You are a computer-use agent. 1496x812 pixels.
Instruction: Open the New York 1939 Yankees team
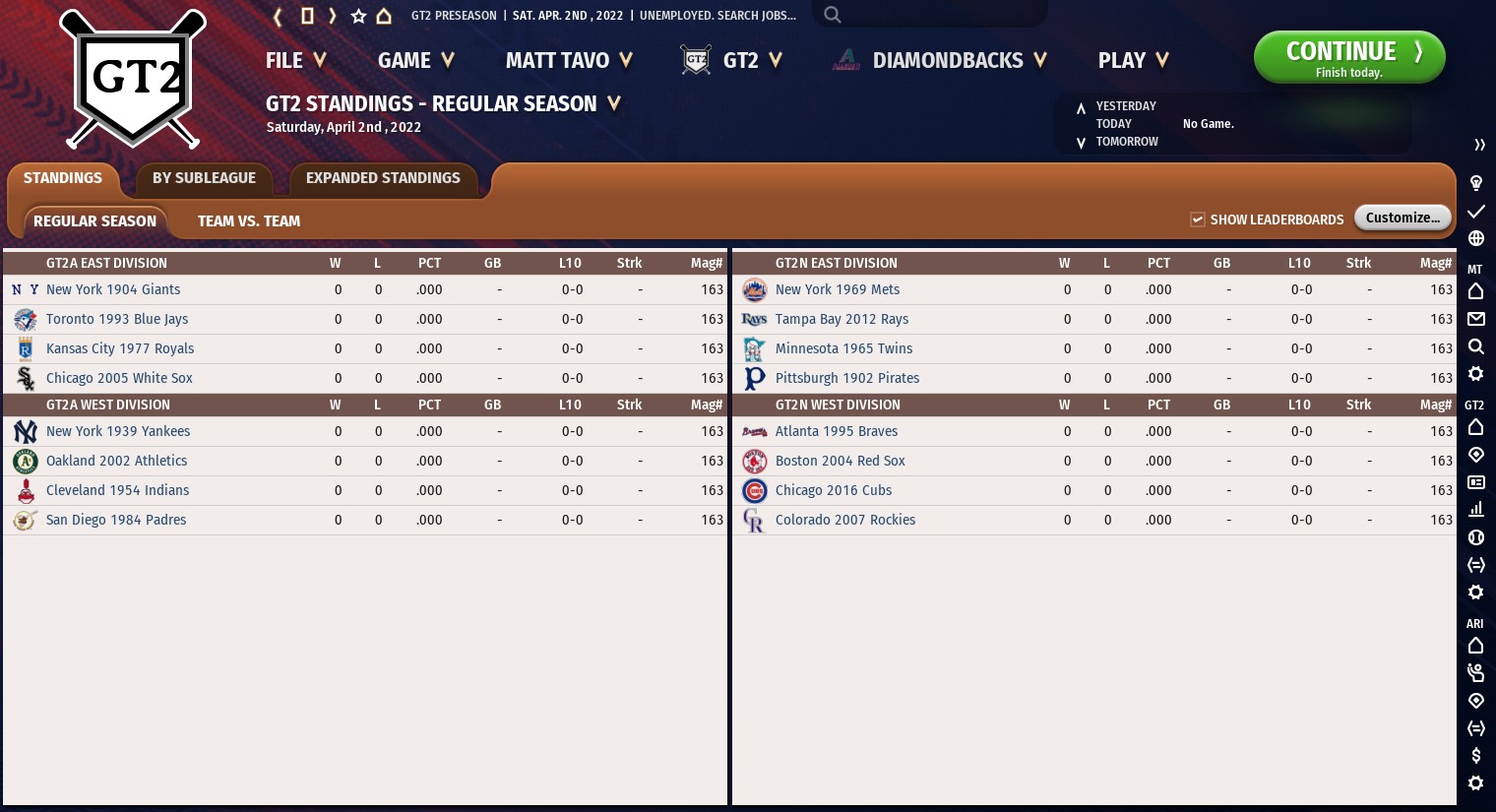[118, 432]
